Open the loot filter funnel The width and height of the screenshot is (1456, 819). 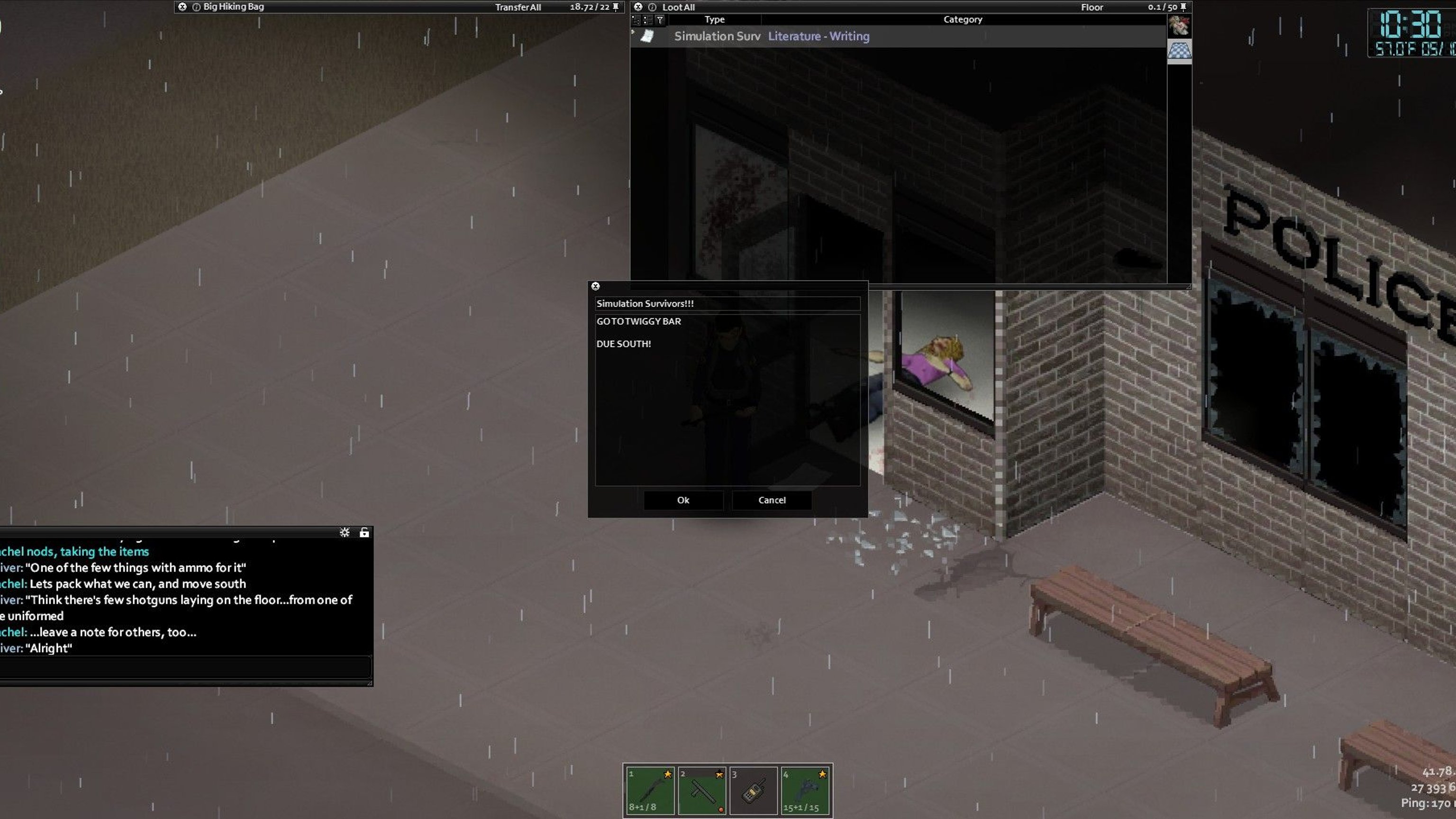[x=660, y=20]
